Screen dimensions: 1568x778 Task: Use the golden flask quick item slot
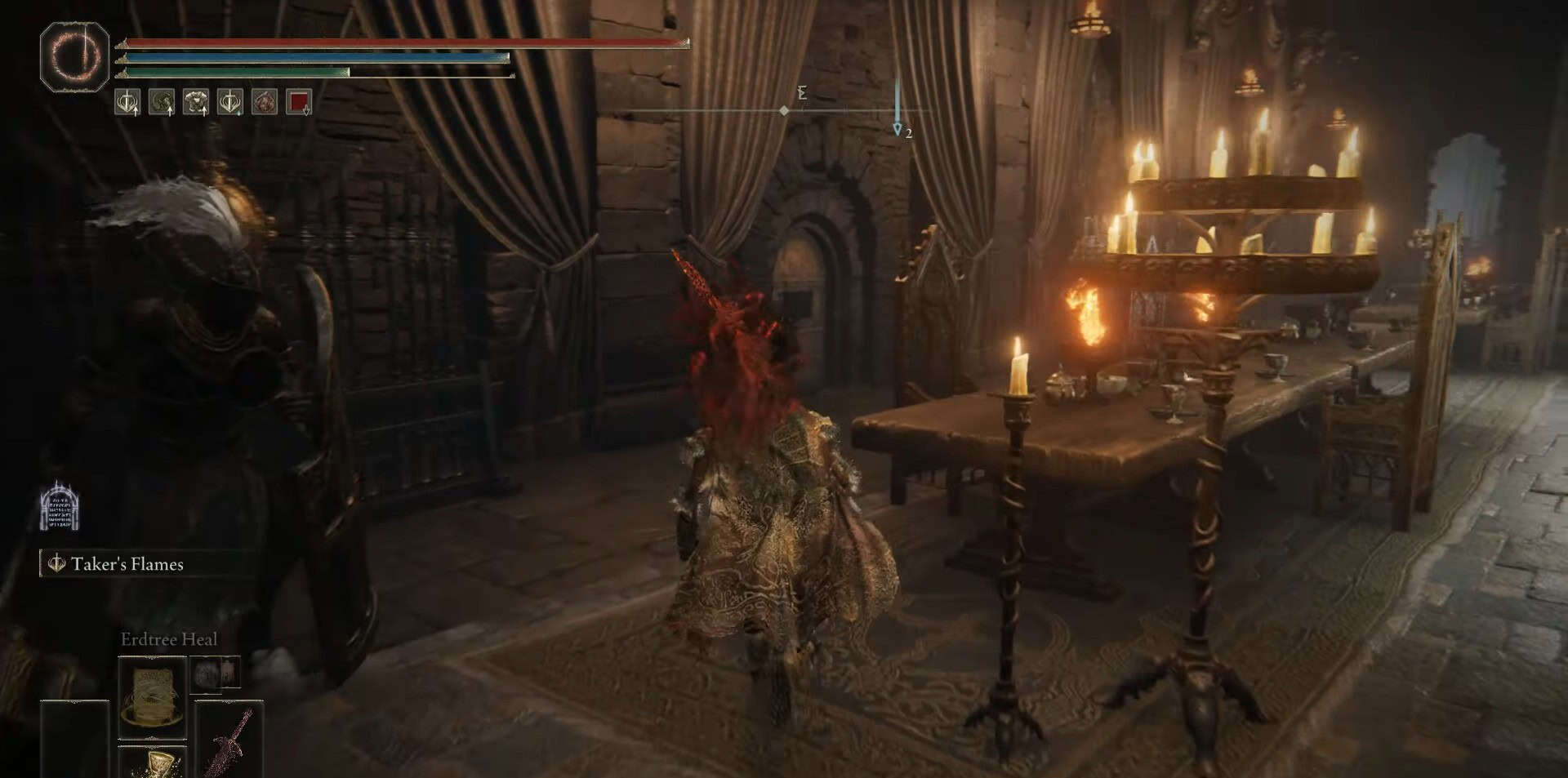pos(153,763)
